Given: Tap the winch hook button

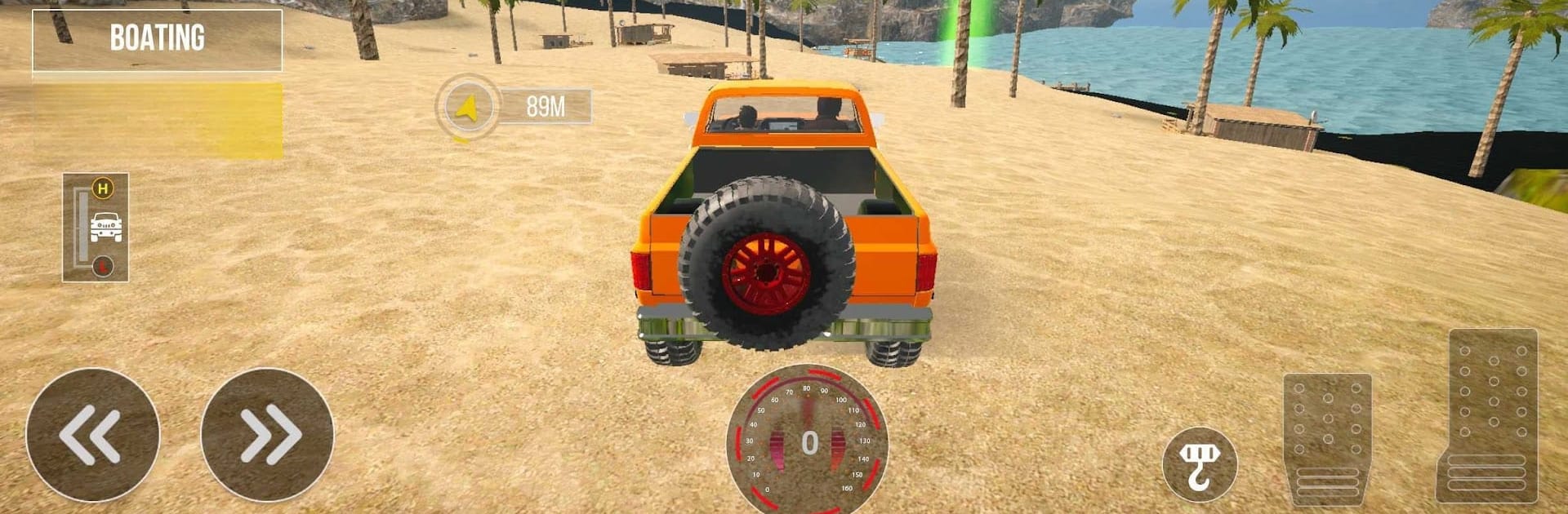Looking at the screenshot, I should tap(1199, 464).
